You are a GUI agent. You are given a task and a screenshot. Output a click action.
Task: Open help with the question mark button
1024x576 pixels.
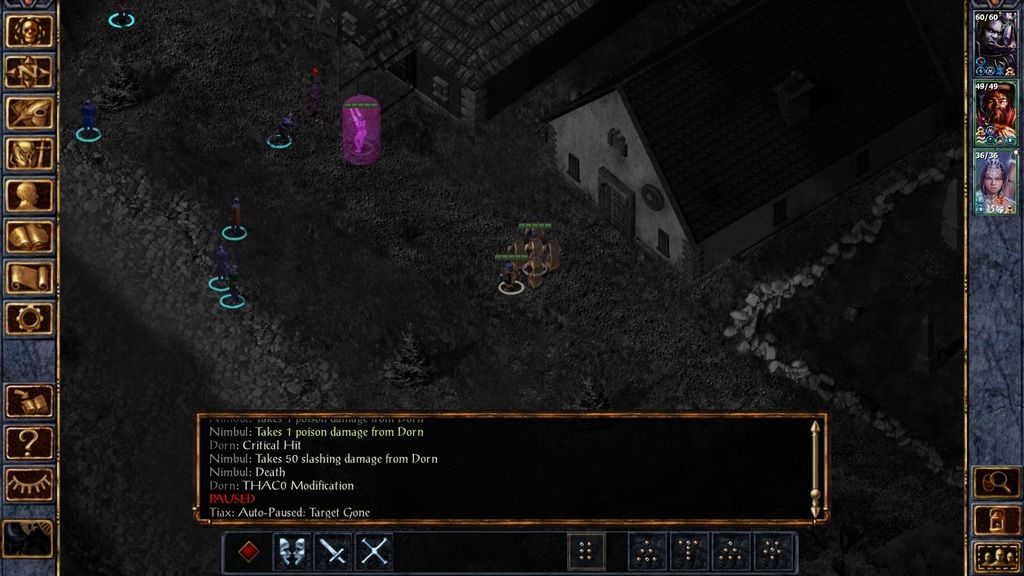(29, 442)
